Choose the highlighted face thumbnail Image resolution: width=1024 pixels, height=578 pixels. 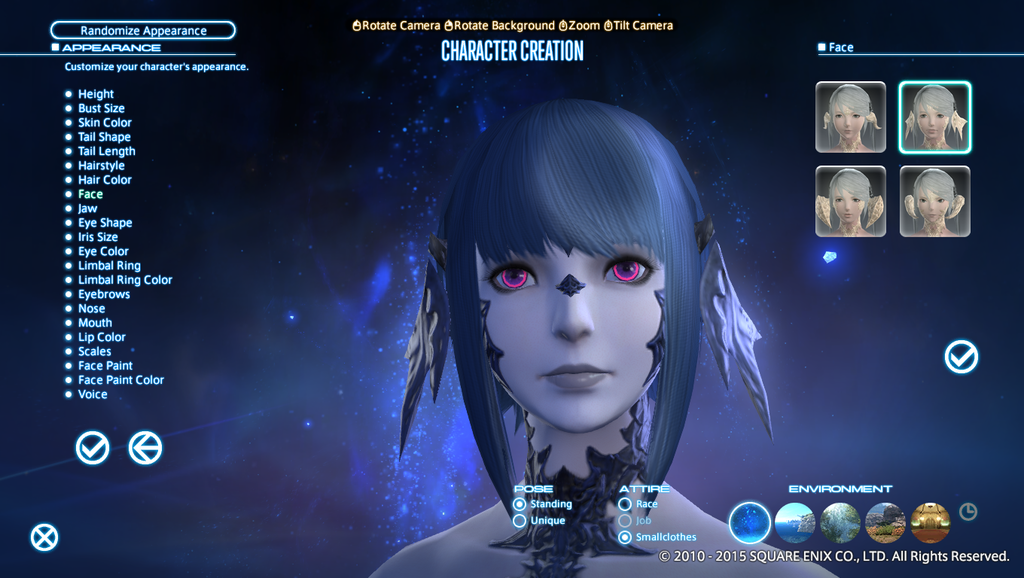click(x=934, y=117)
